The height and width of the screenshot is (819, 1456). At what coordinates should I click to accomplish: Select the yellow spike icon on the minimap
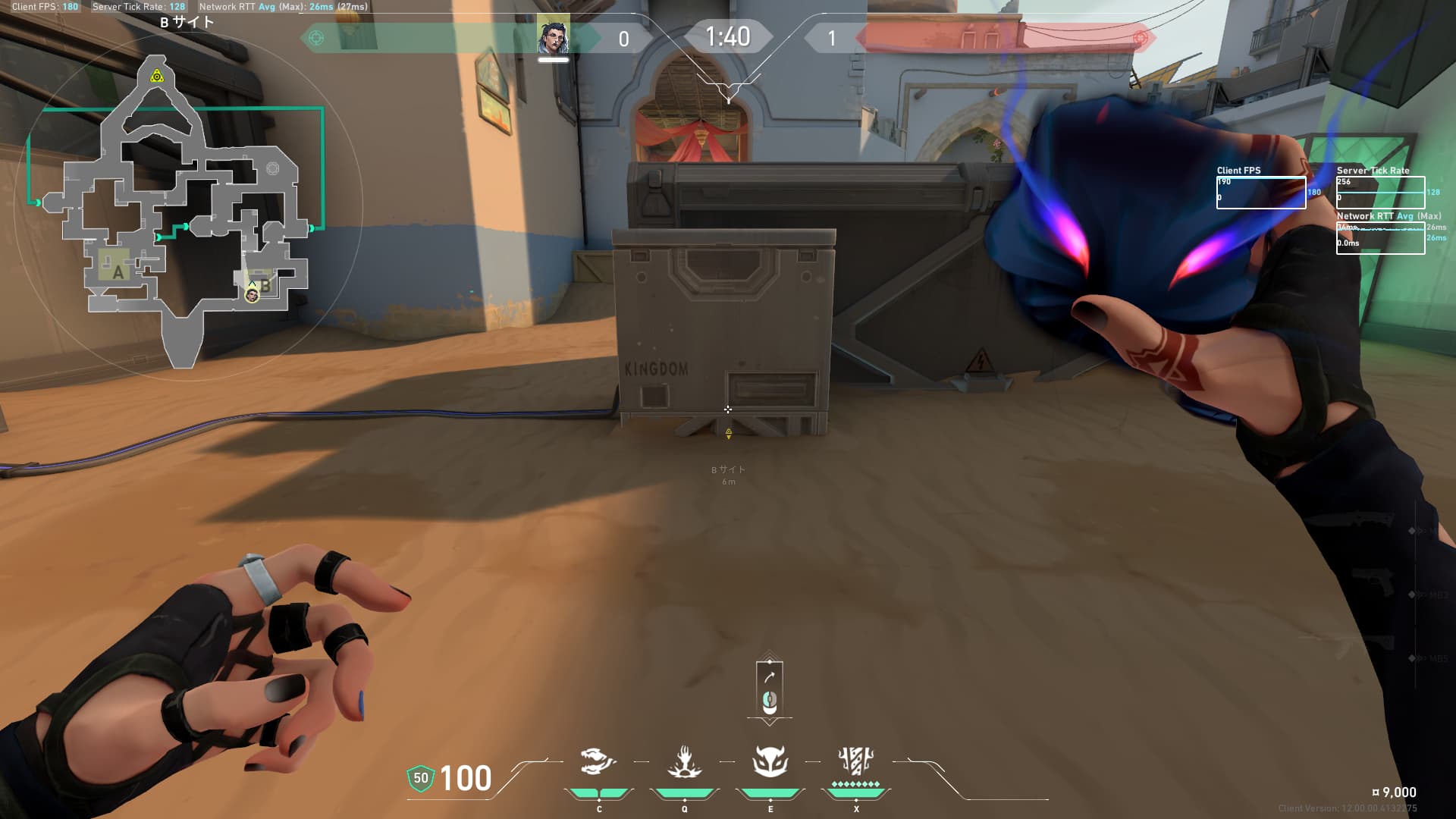point(156,76)
